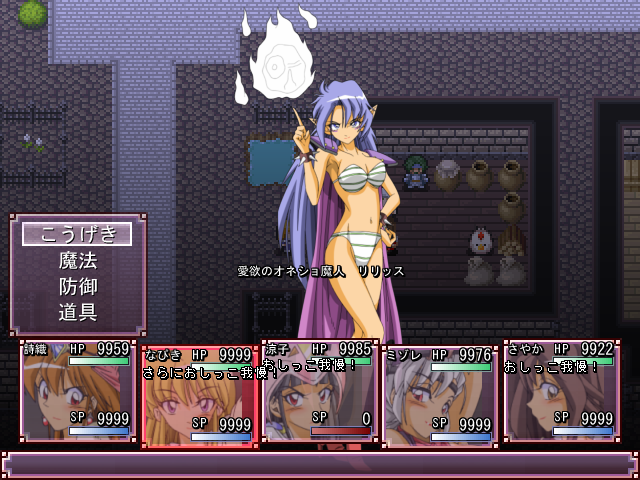Pick さやか's party portrait panel
The width and height of the screenshot is (640, 480).
click(x=560, y=391)
